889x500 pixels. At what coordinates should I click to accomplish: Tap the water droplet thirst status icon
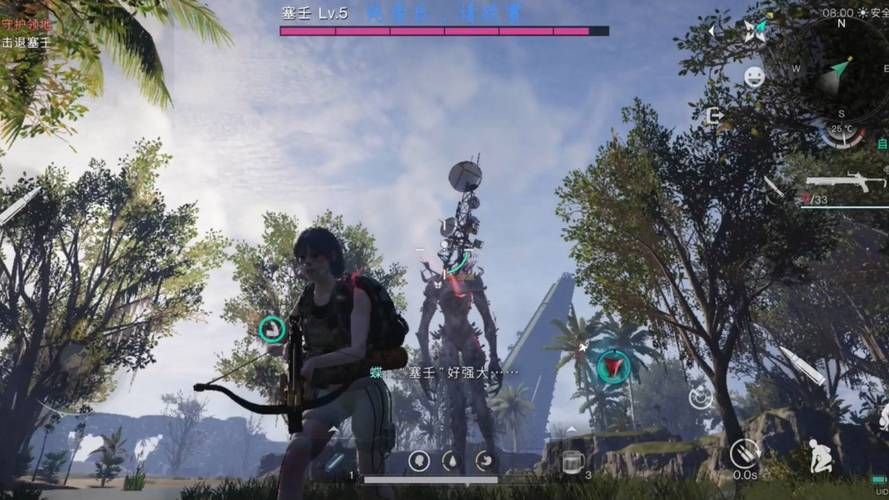click(451, 460)
